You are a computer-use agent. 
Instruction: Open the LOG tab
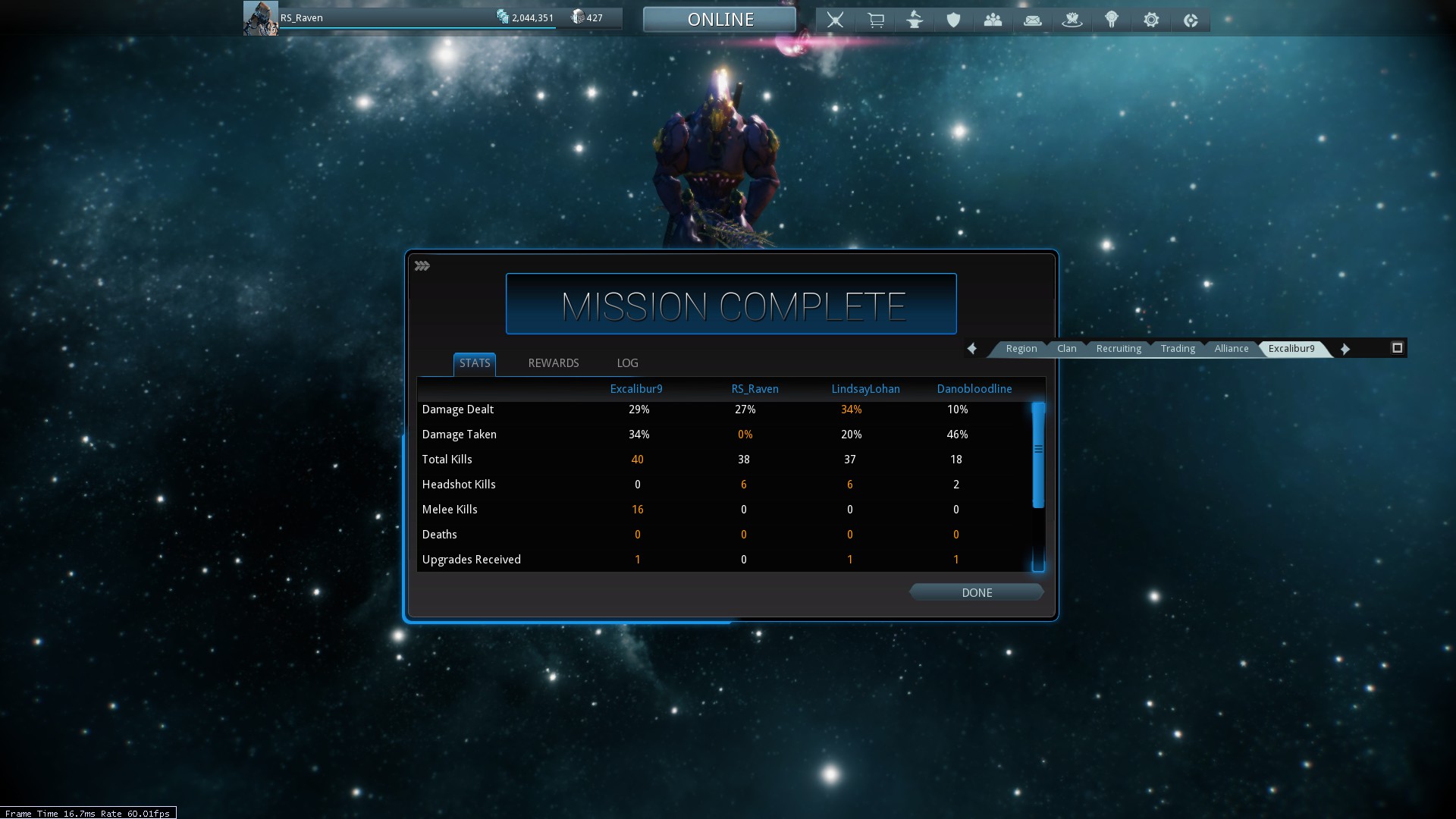[x=627, y=363]
